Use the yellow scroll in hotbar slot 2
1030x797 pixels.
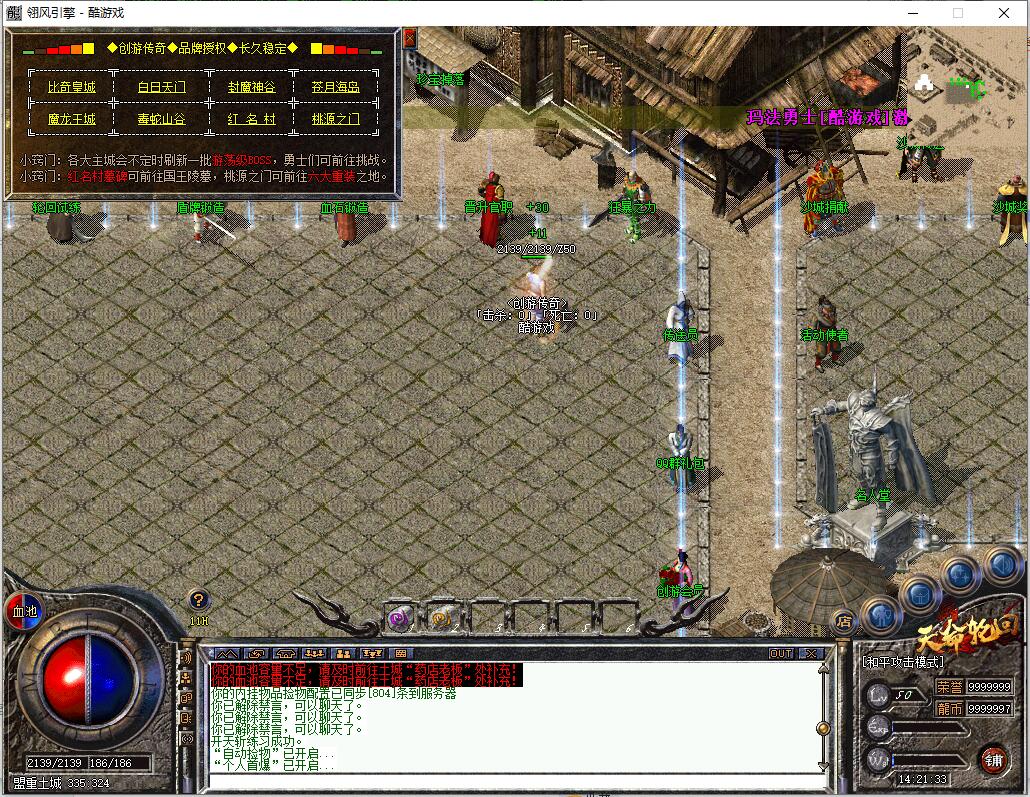pos(441,619)
